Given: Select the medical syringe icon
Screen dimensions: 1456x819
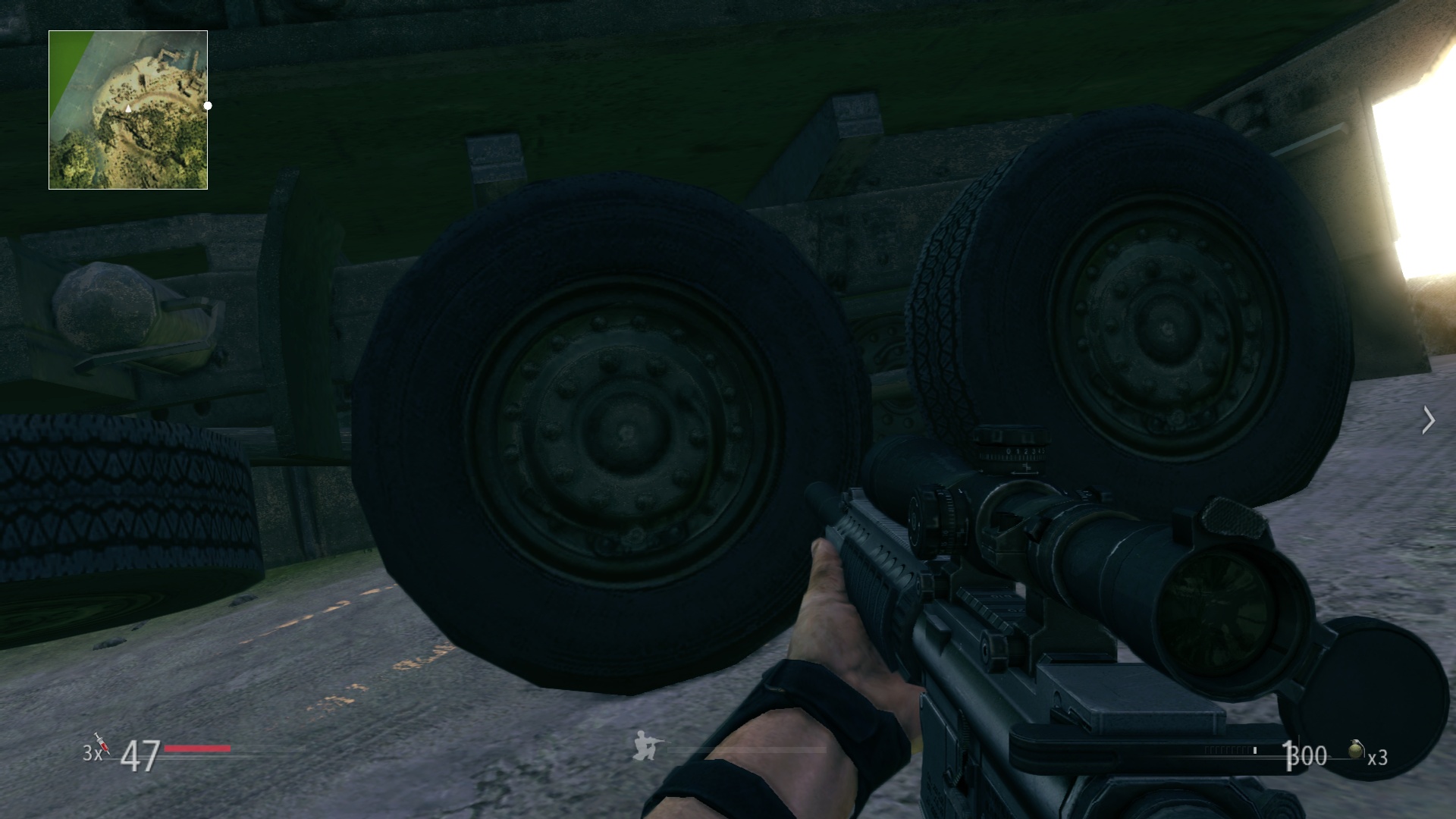Looking at the screenshot, I should (101, 743).
